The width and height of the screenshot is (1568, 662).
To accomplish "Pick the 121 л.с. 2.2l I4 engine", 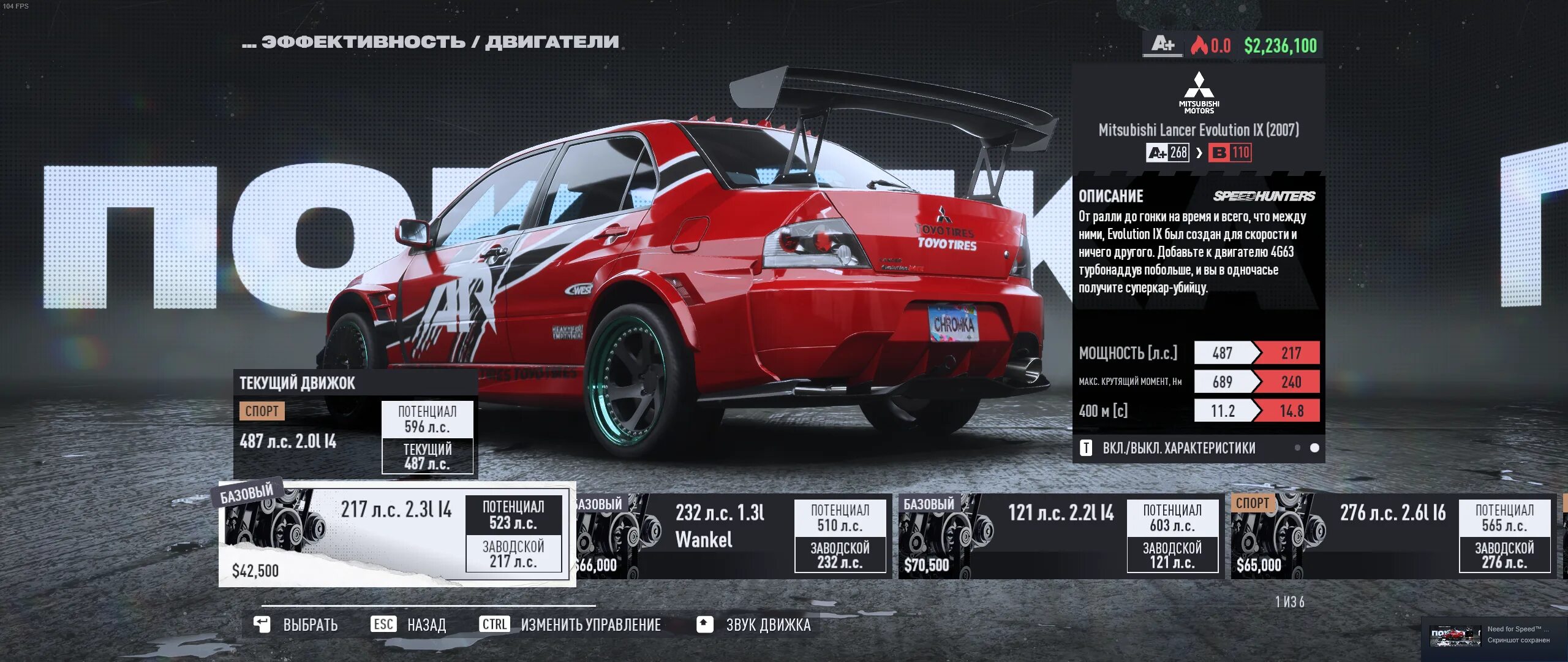I will [x=1060, y=536].
